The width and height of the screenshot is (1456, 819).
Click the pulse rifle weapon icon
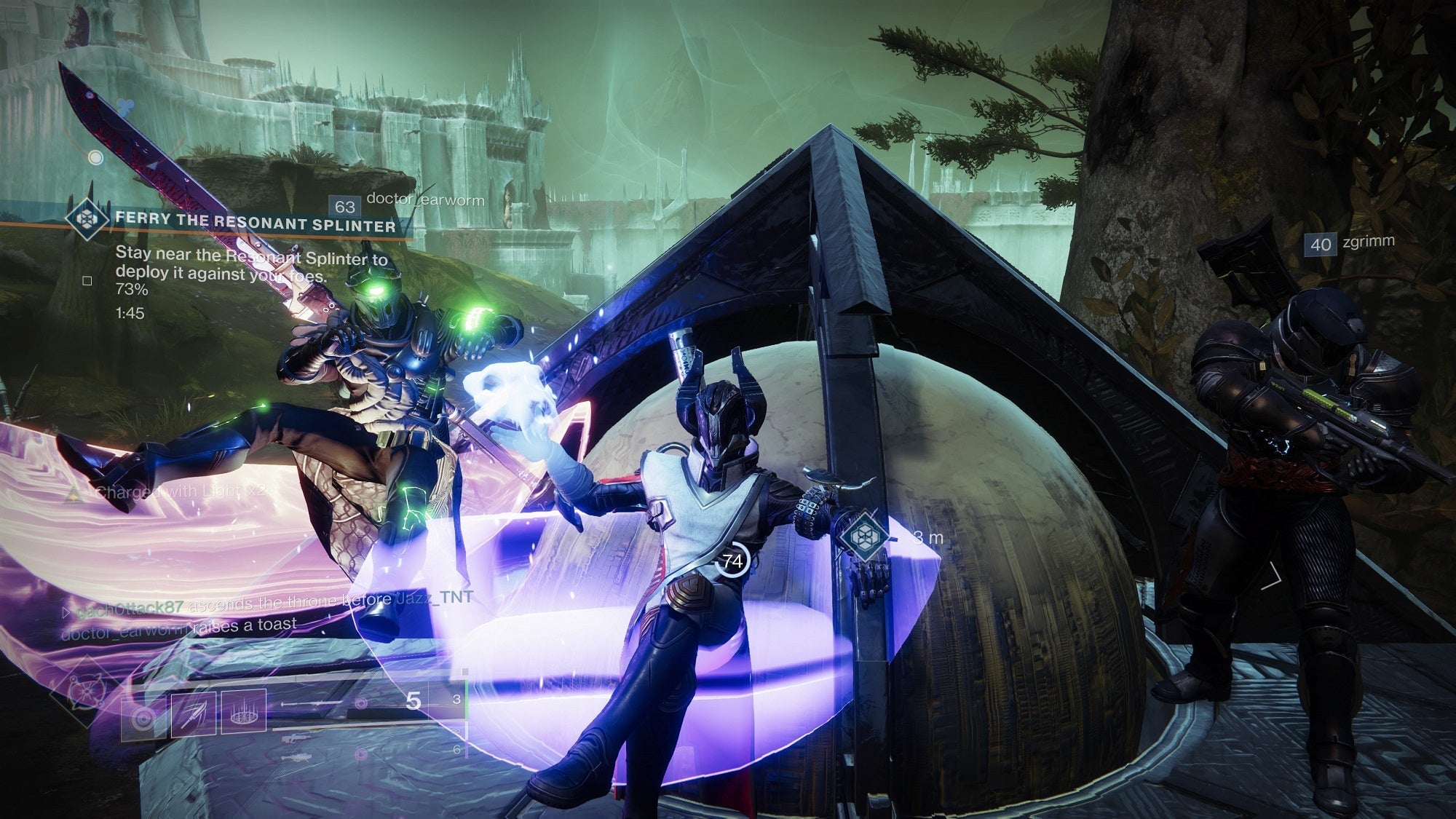click(x=296, y=739)
